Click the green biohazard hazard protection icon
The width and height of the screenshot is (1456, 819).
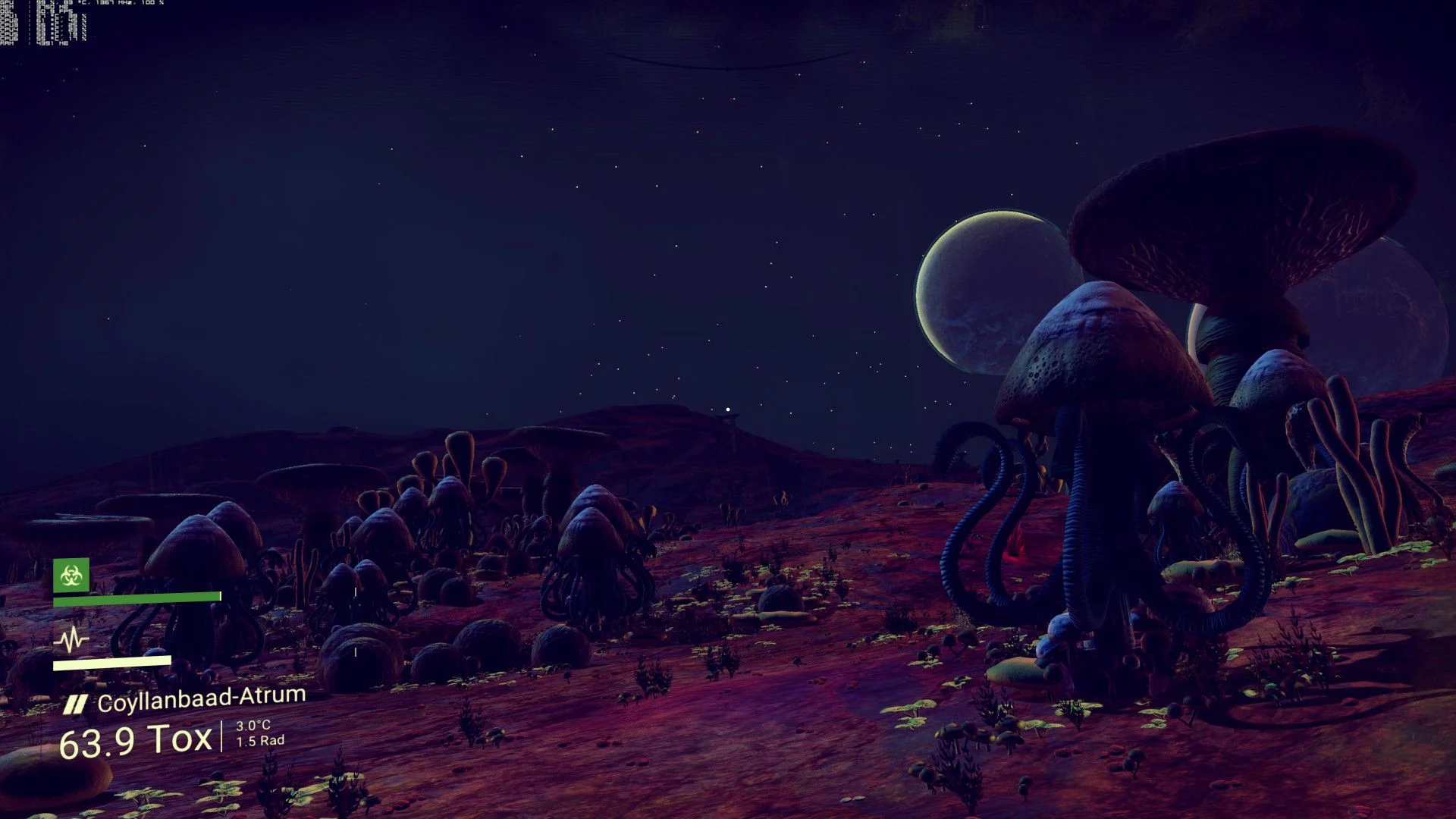click(71, 576)
